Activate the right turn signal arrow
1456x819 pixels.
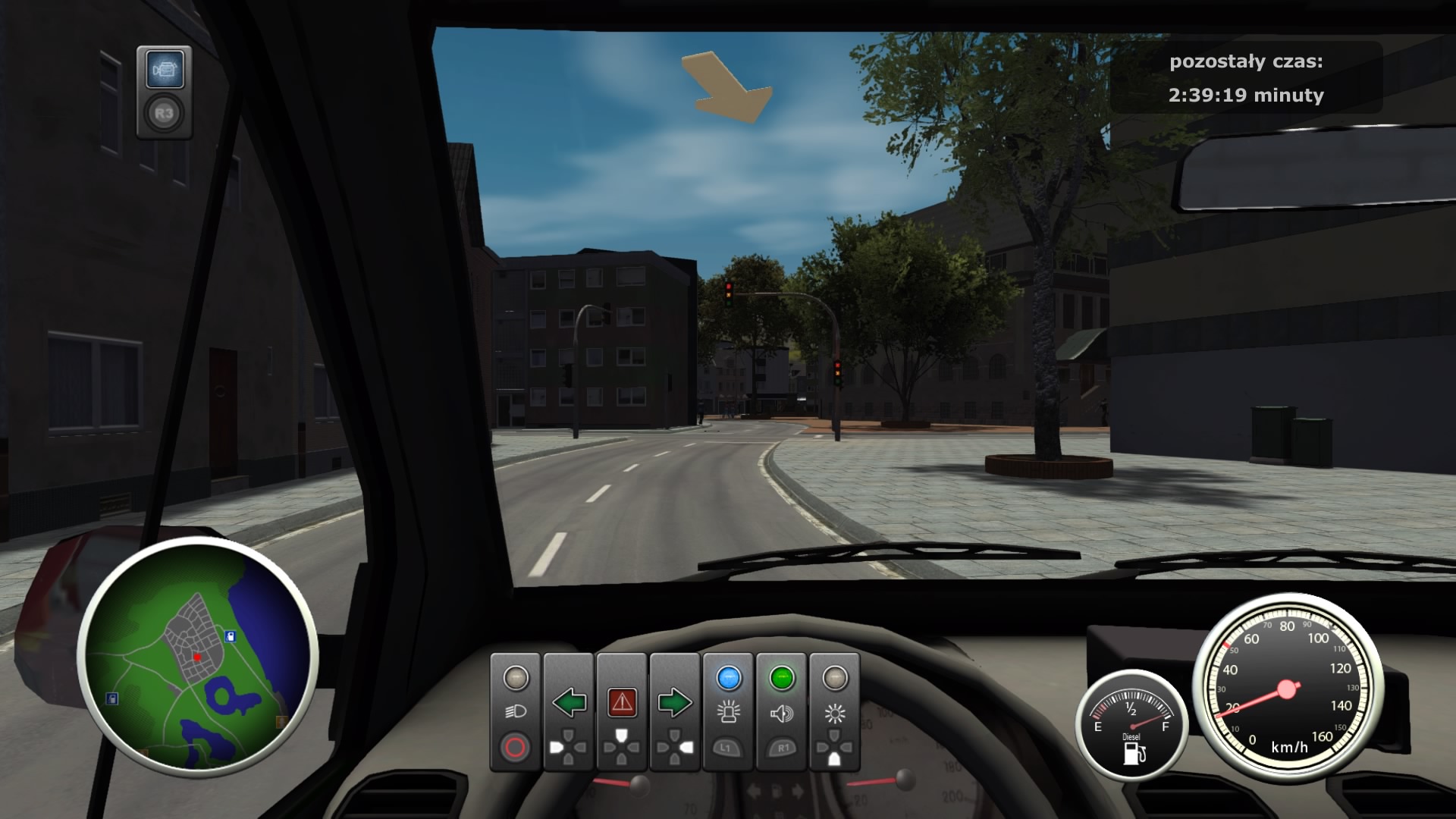674,703
